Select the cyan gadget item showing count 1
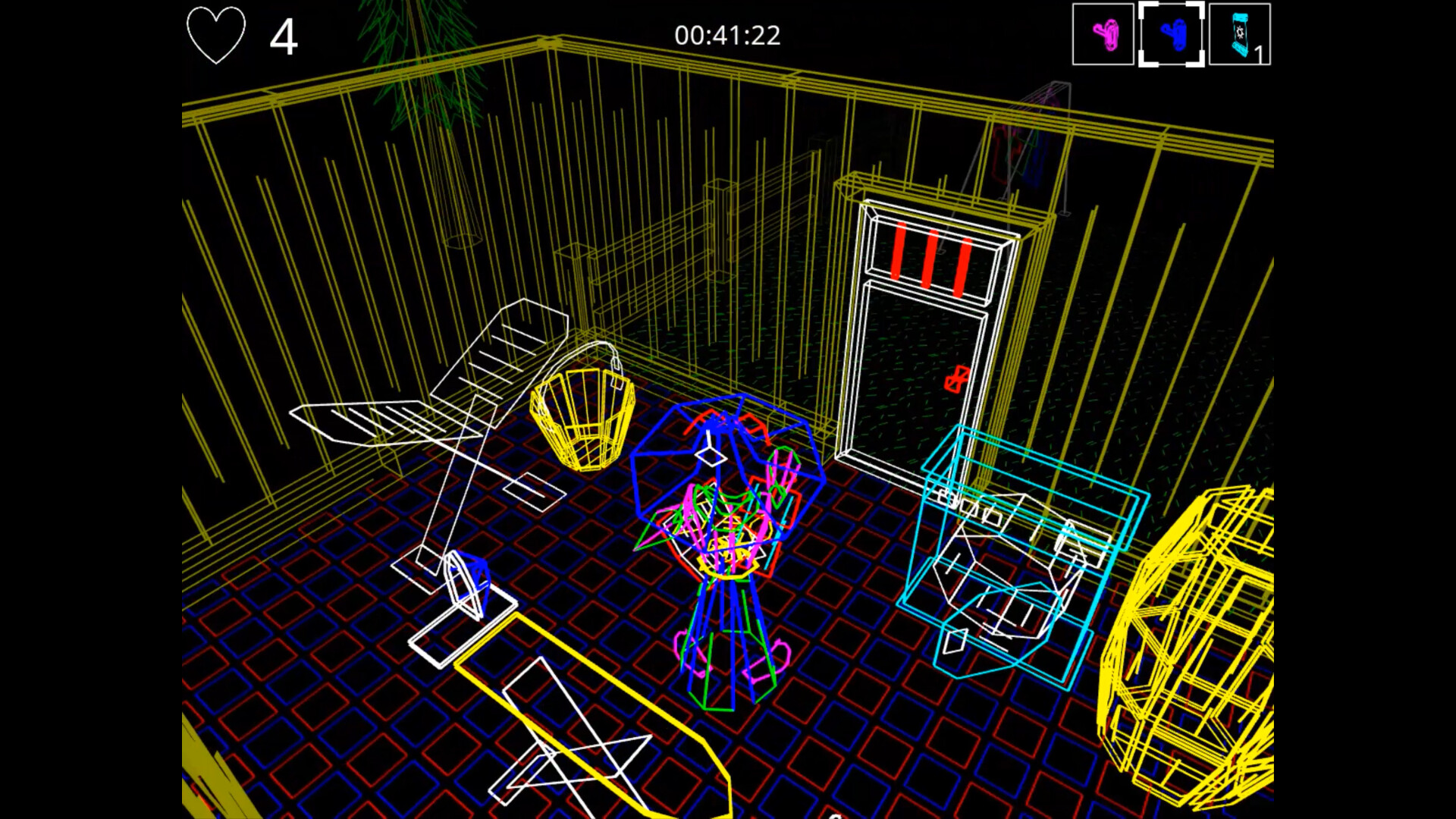 (x=1241, y=33)
